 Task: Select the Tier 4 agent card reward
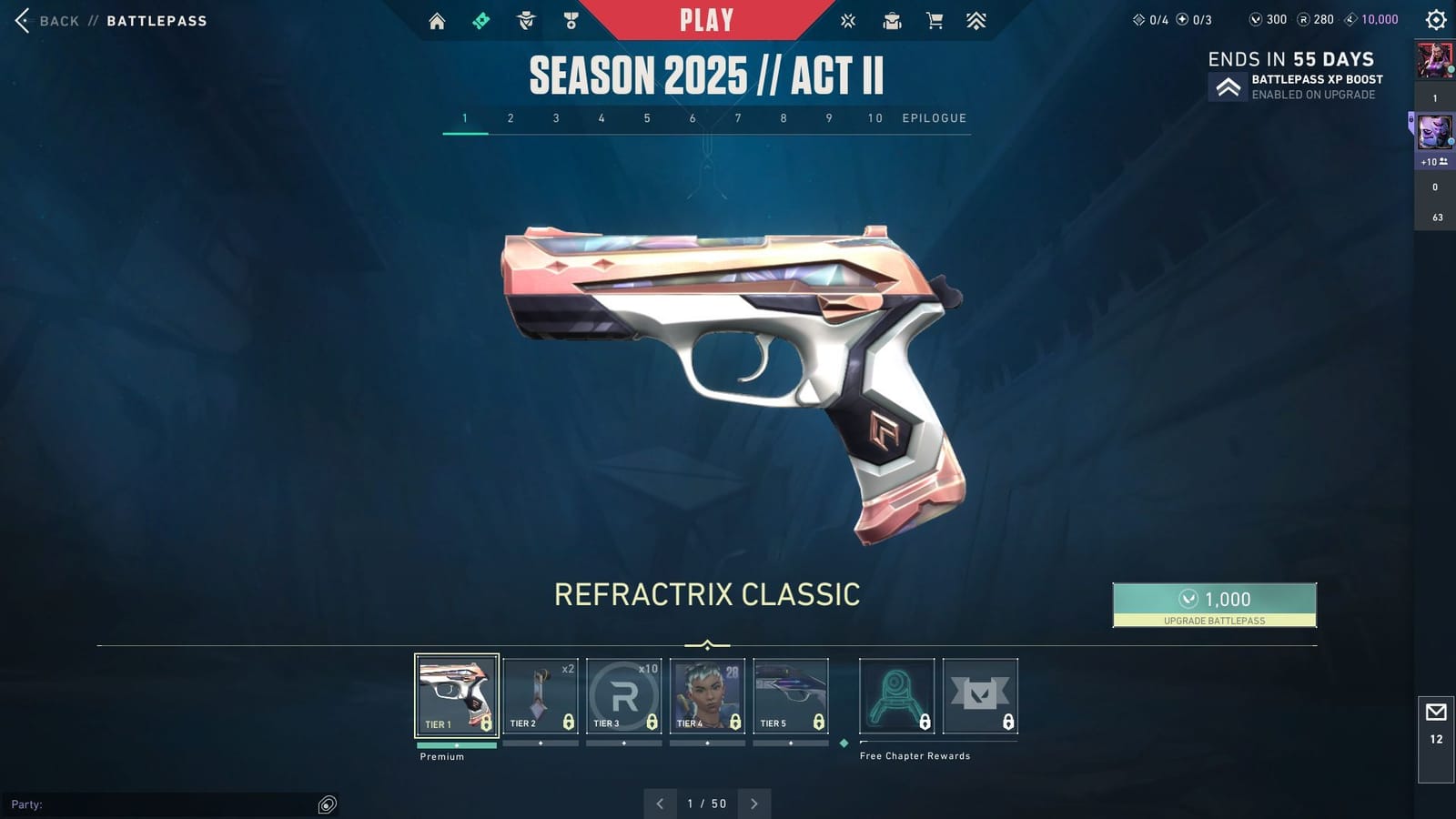[x=708, y=694]
